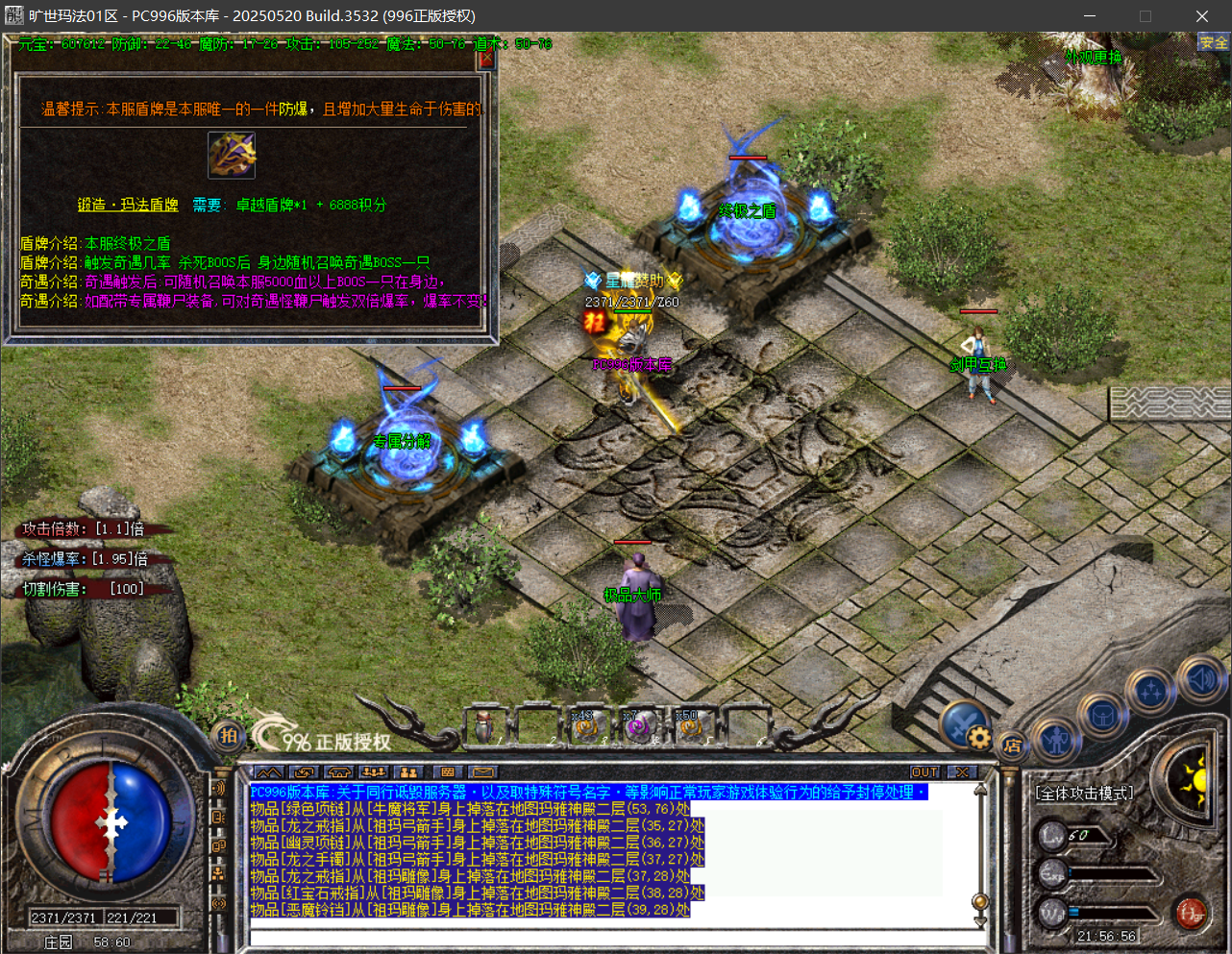The width and height of the screenshot is (1232, 954).
Task: Open the gear settings icon
Action: (979, 738)
